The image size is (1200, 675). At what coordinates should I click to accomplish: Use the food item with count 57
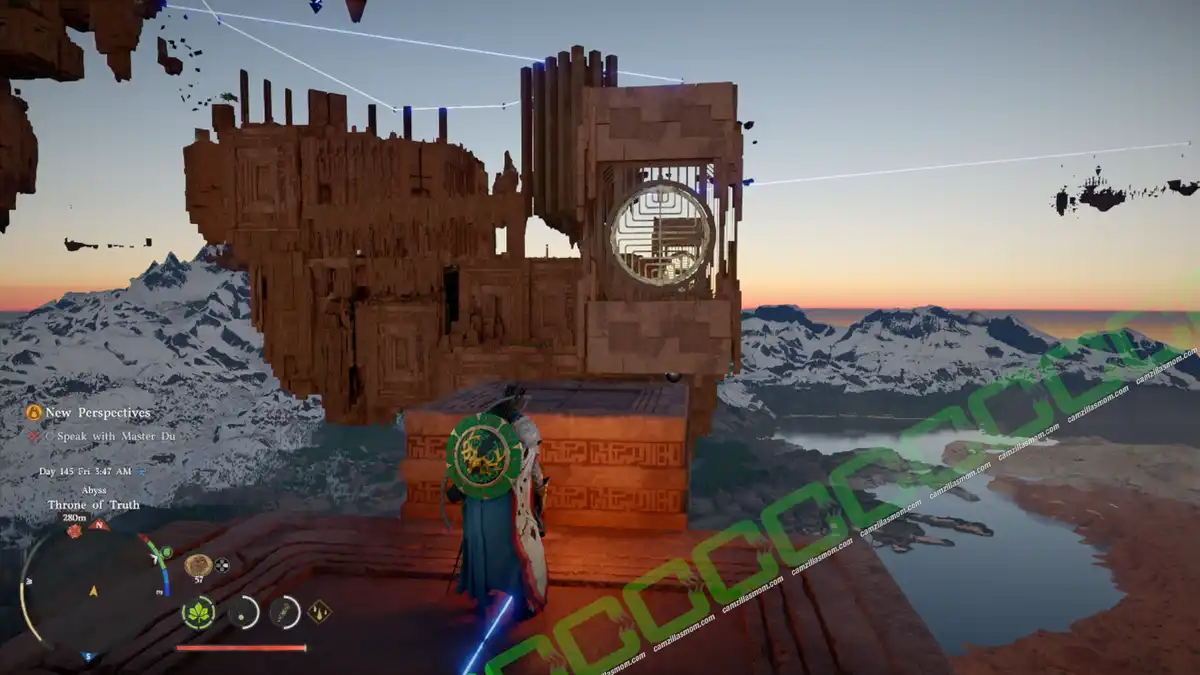[197, 565]
